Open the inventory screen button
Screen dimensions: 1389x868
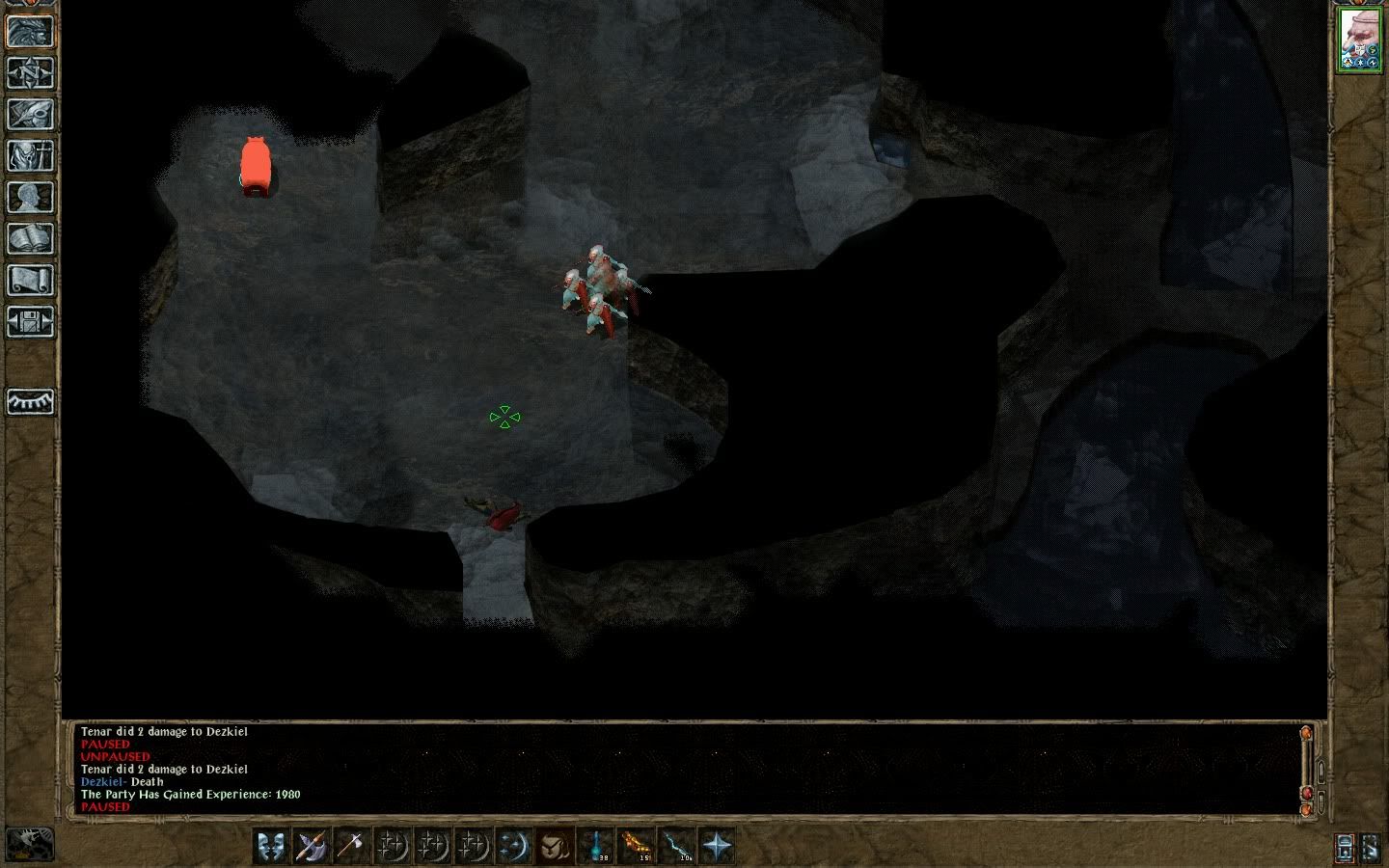point(30,156)
